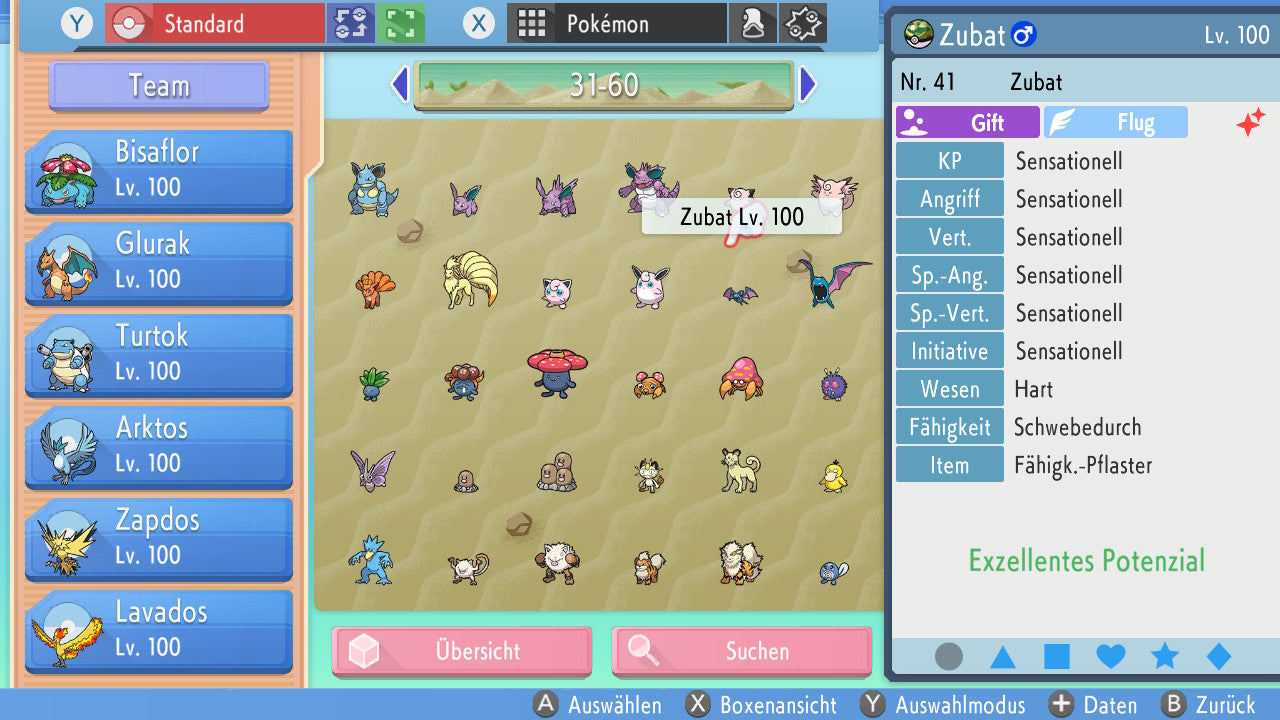Go to the previous box with the left arrow
The height and width of the screenshot is (720, 1280).
(x=399, y=84)
